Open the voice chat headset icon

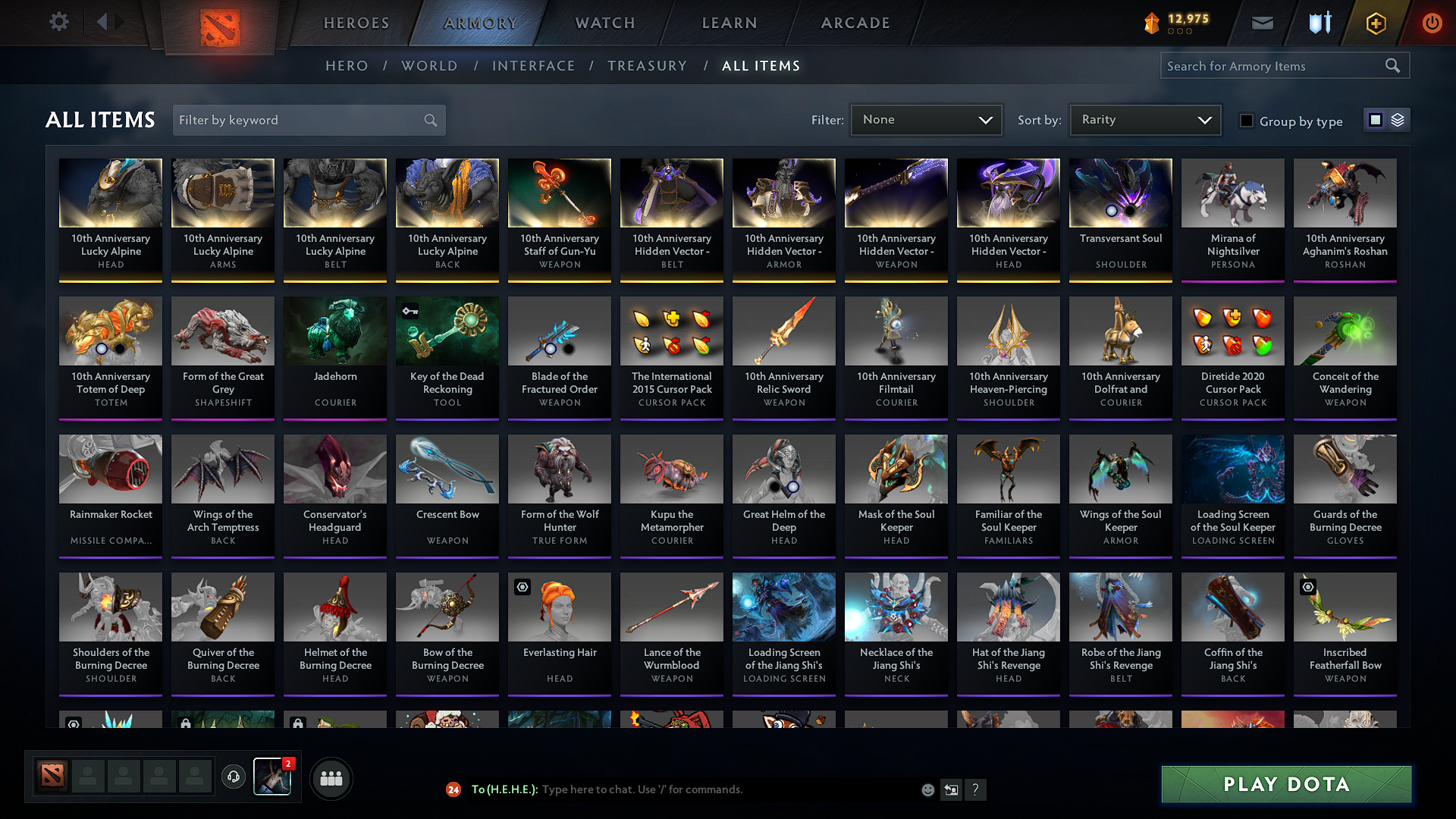click(233, 777)
